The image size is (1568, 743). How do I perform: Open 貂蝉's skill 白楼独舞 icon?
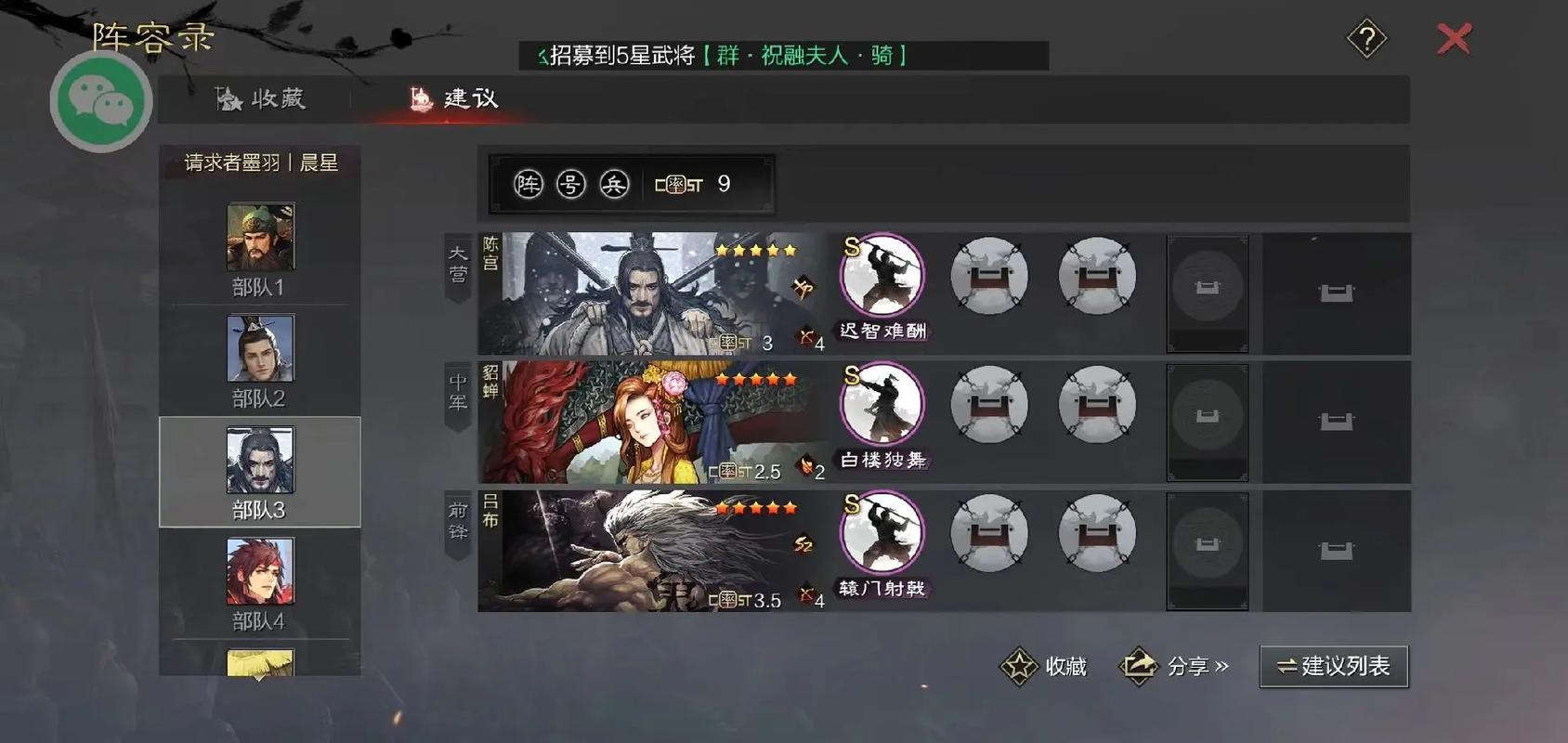[881, 404]
